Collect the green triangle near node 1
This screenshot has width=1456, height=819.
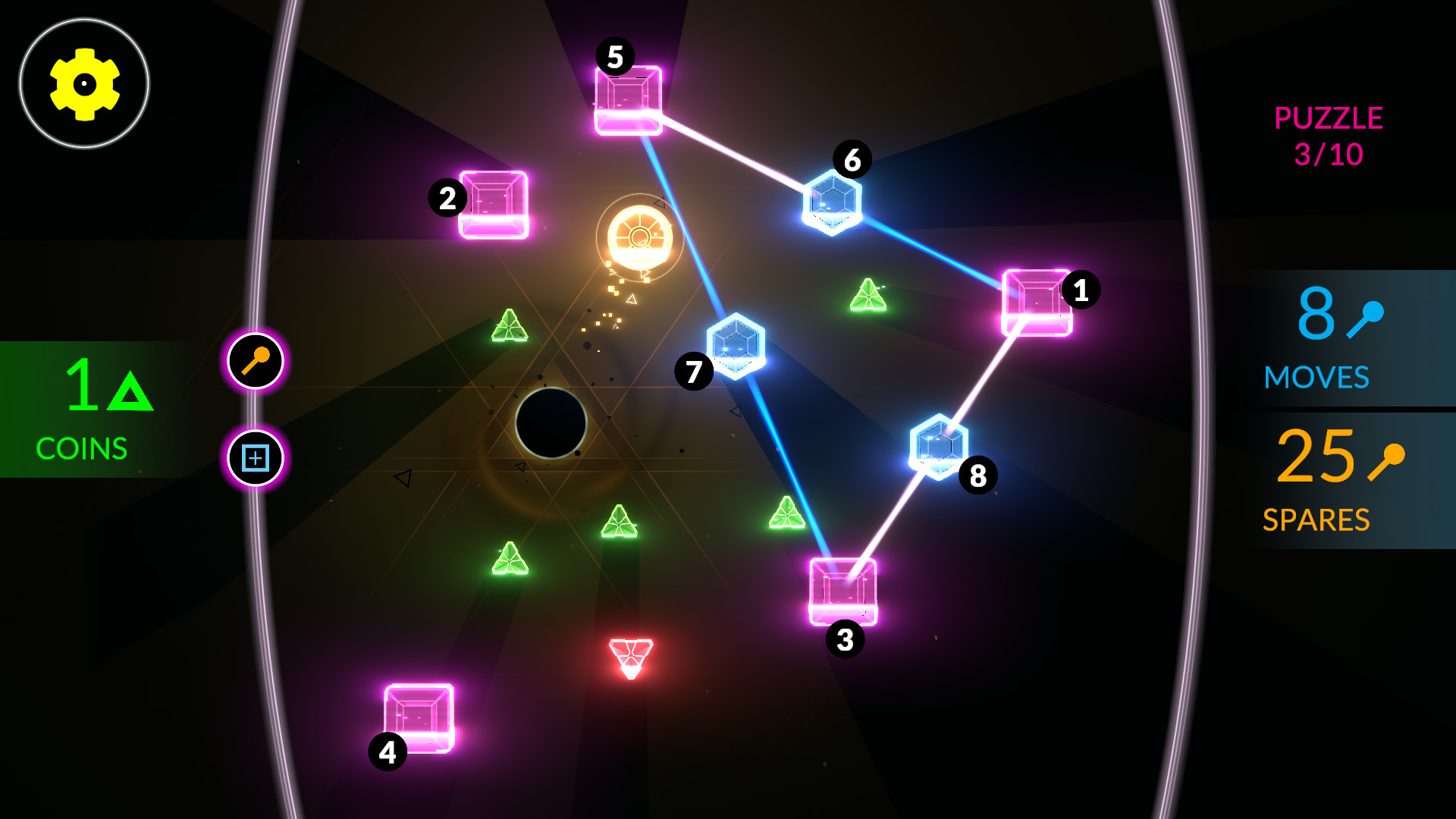[x=868, y=296]
